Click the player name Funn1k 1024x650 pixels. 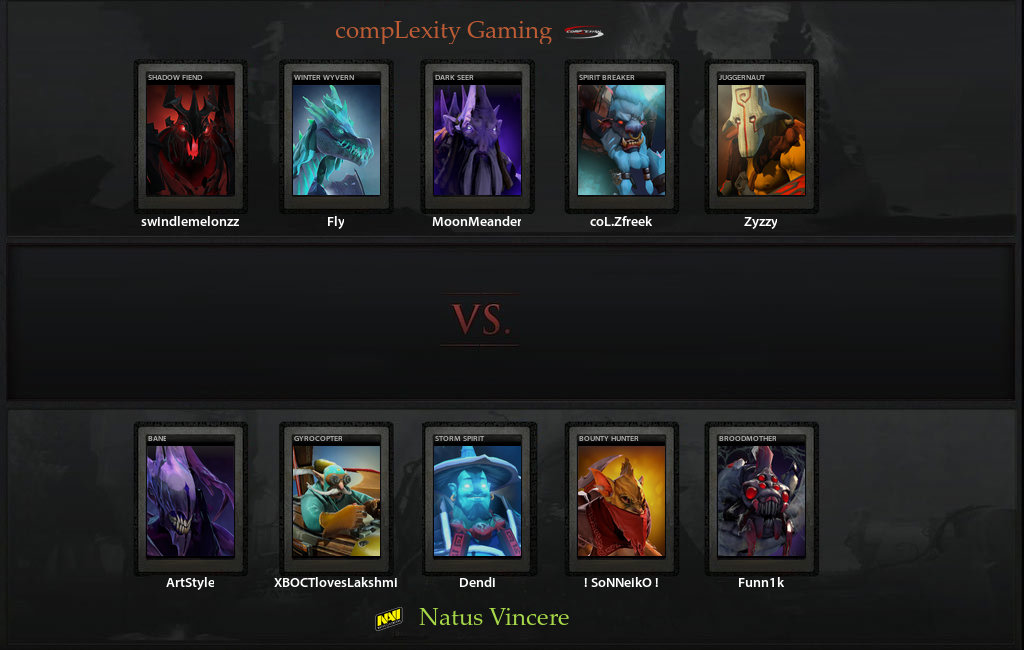761,583
